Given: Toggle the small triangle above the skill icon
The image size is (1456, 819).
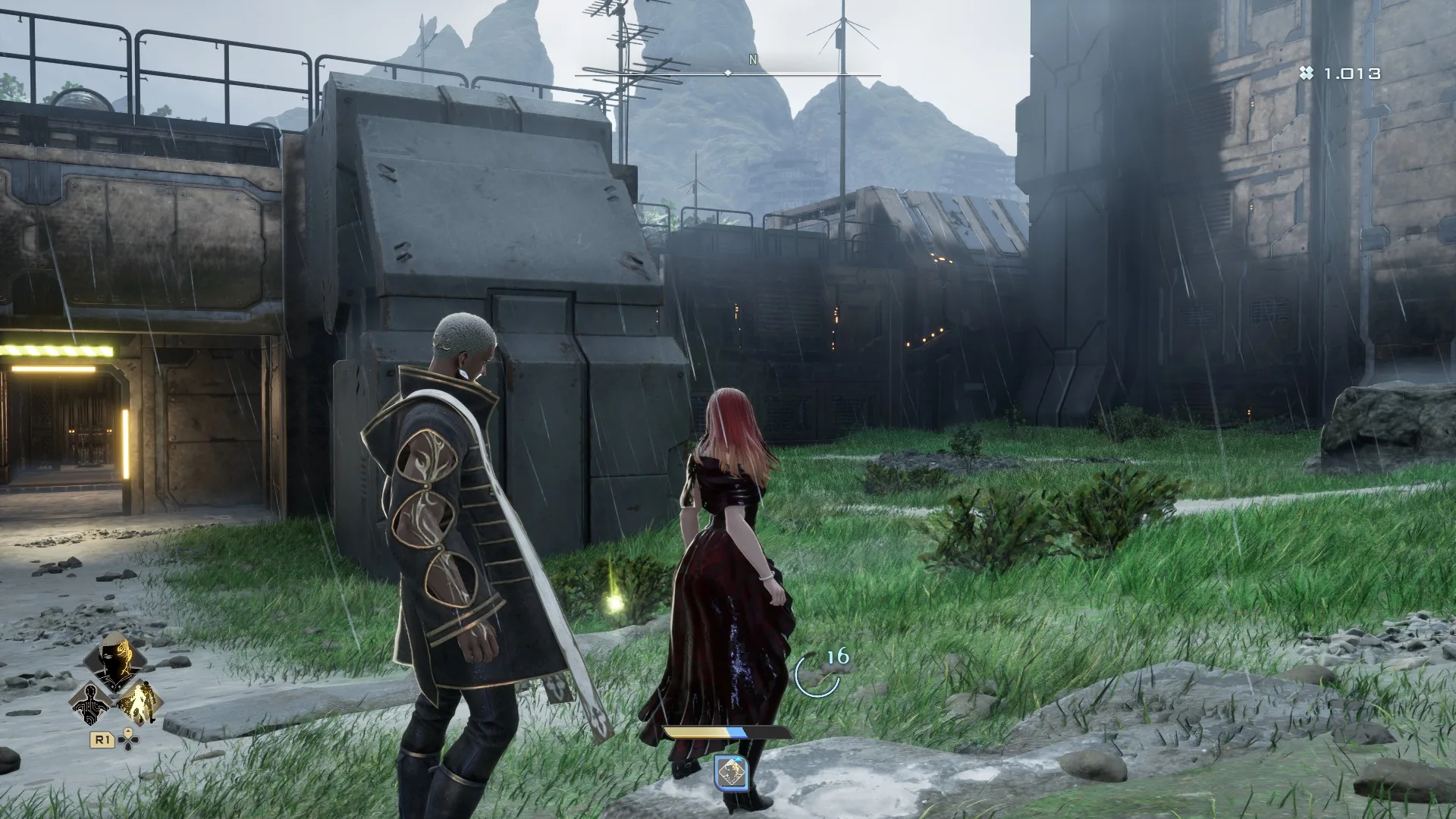Looking at the screenshot, I should pyautogui.click(x=739, y=758).
